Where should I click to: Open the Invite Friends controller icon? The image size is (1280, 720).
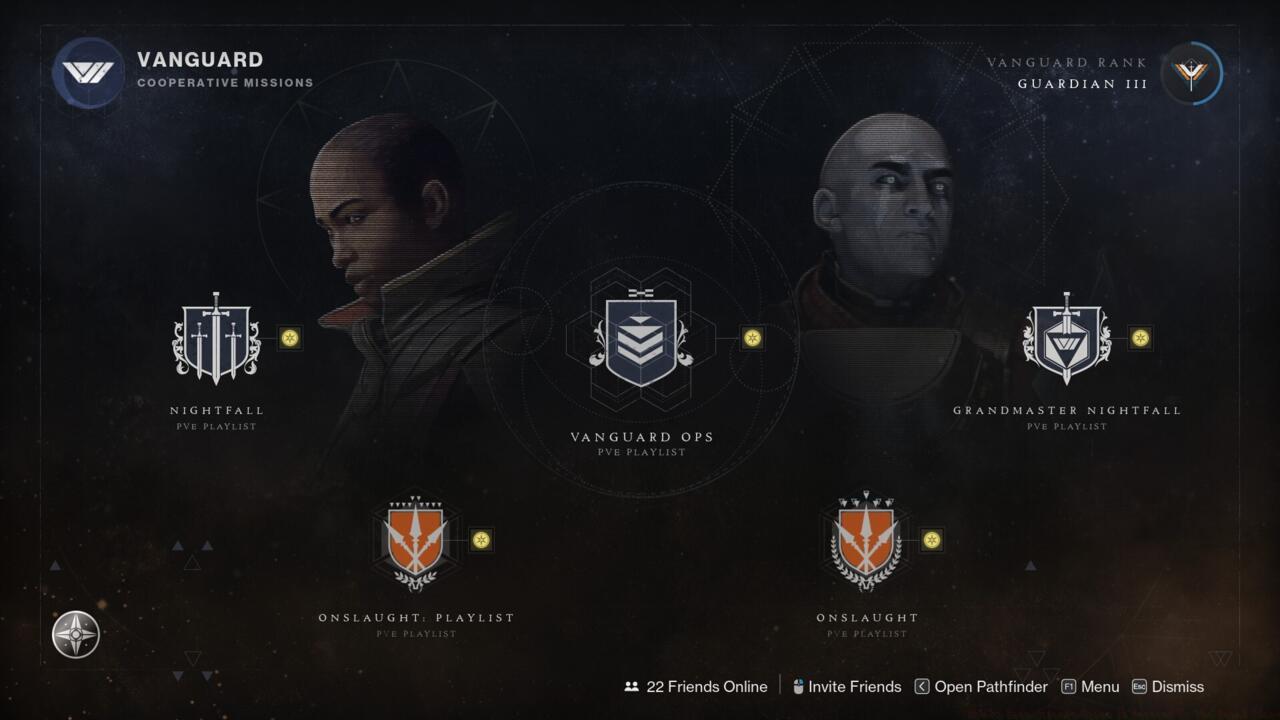797,687
